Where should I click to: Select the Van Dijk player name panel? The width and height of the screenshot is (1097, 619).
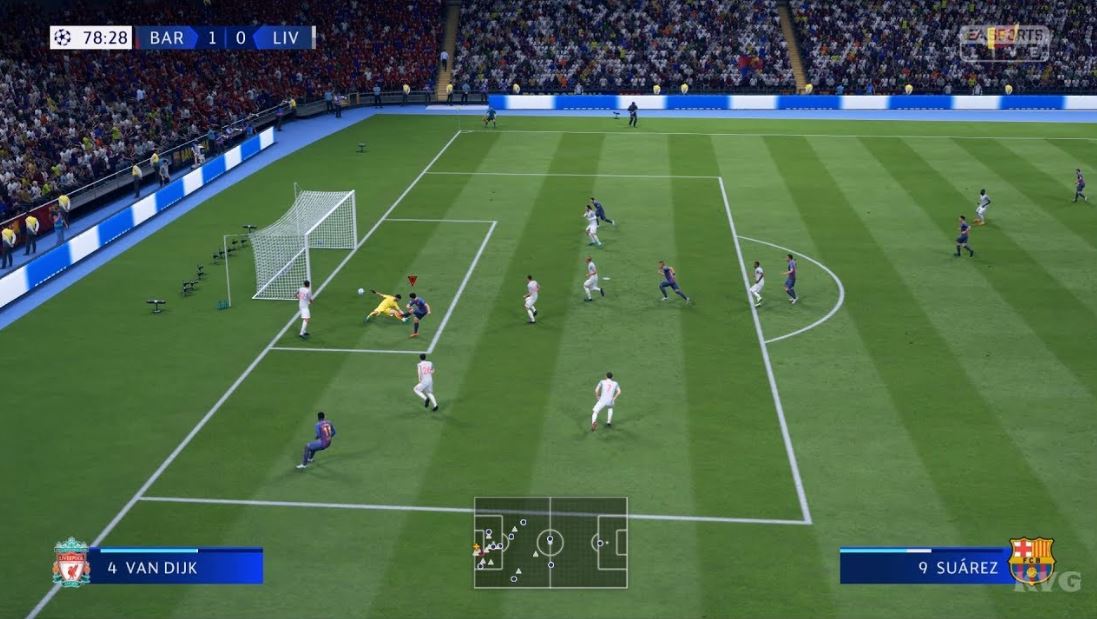(175, 567)
